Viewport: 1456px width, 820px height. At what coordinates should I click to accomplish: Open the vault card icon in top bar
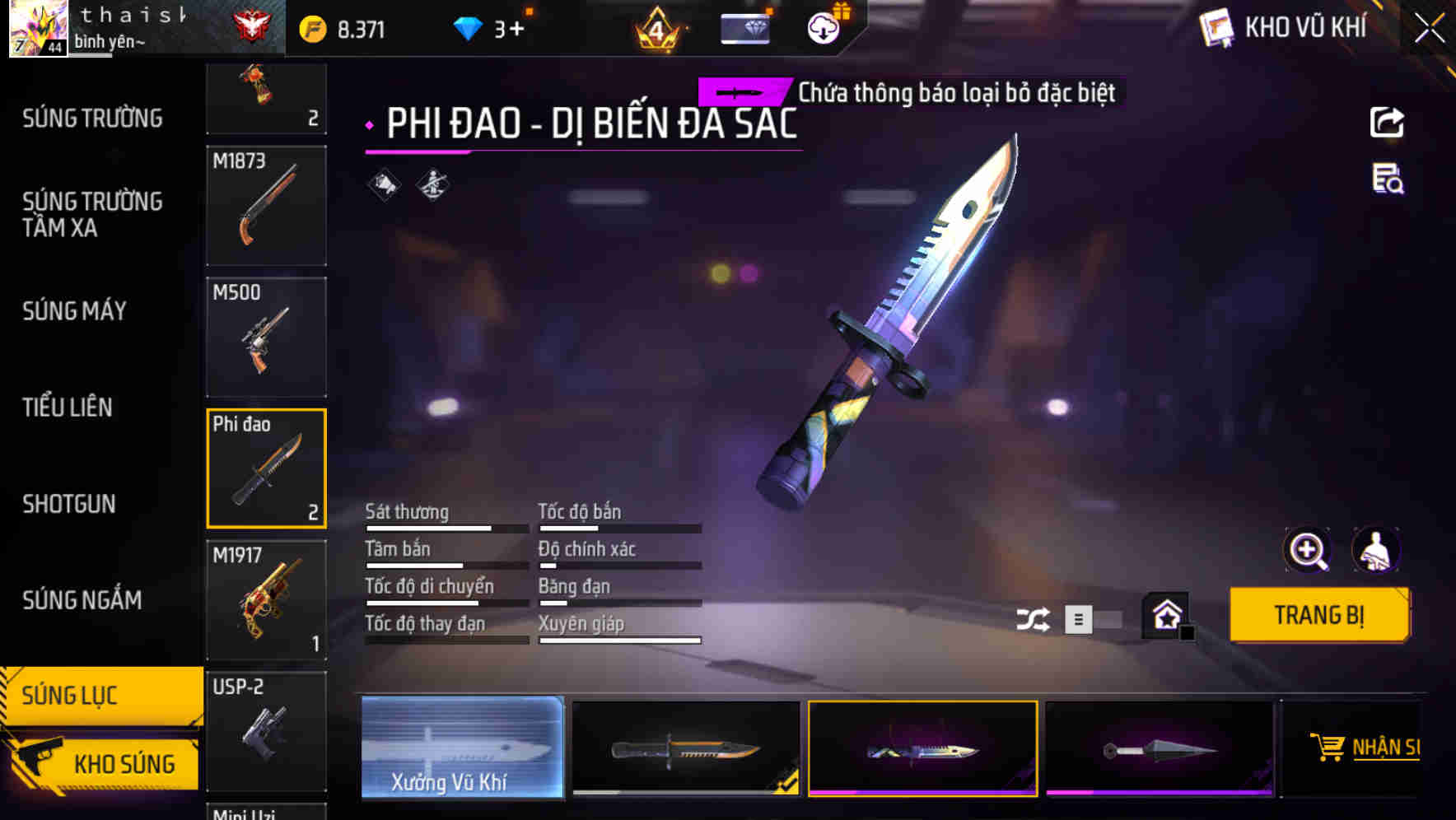pyautogui.click(x=745, y=27)
